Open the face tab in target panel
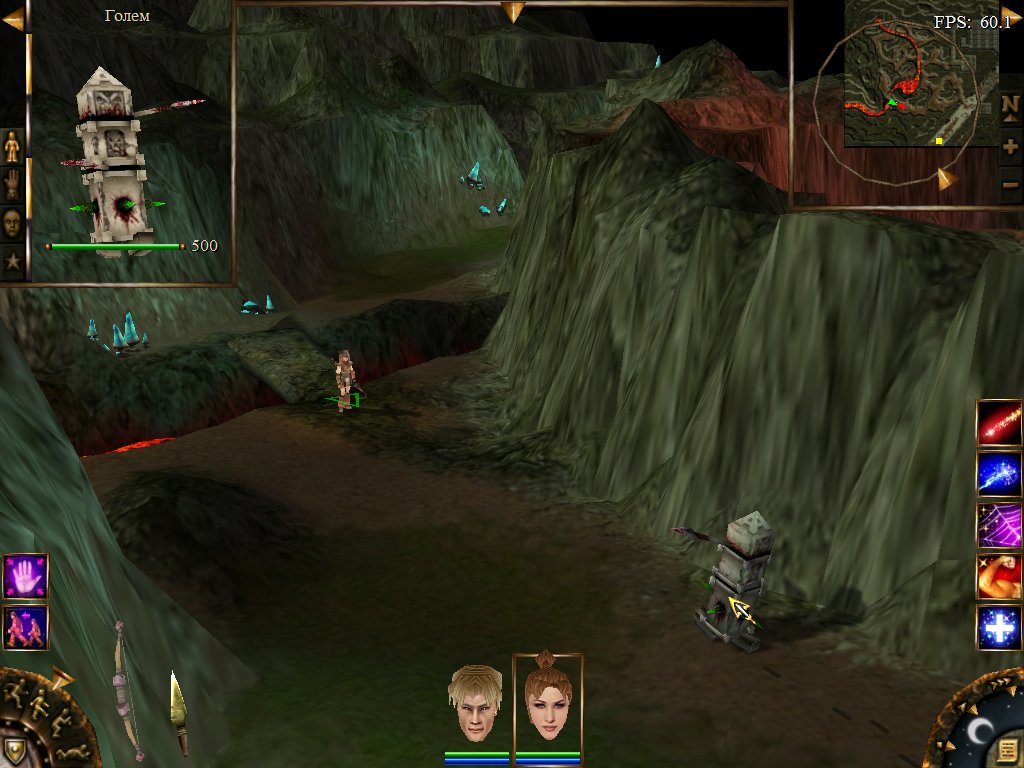This screenshot has height=768, width=1024. [12, 222]
